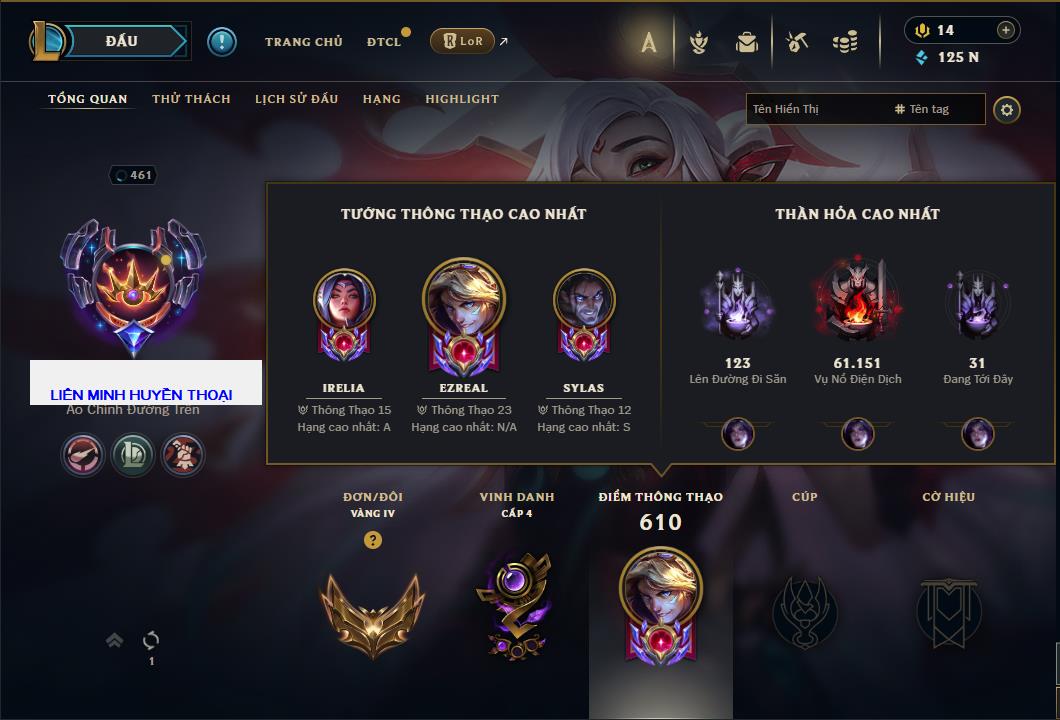Click the ĐẤU play button

click(x=122, y=41)
